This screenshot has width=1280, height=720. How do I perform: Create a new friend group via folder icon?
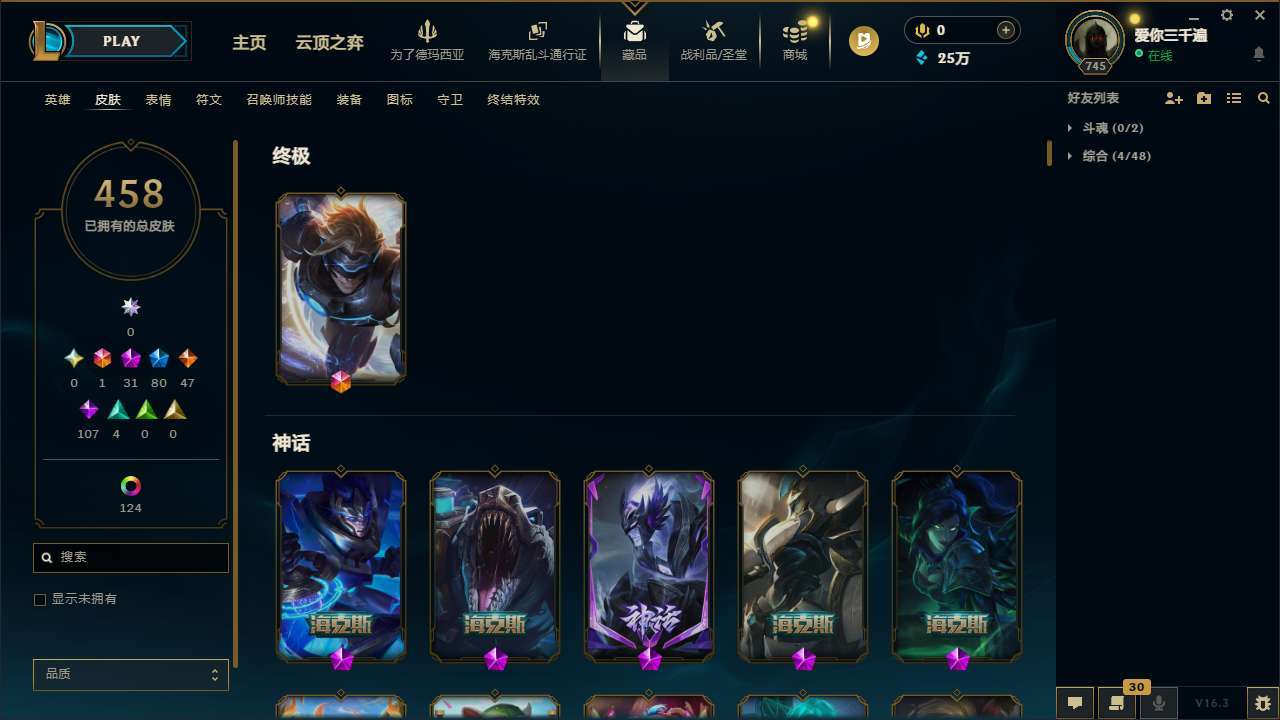[x=1204, y=98]
